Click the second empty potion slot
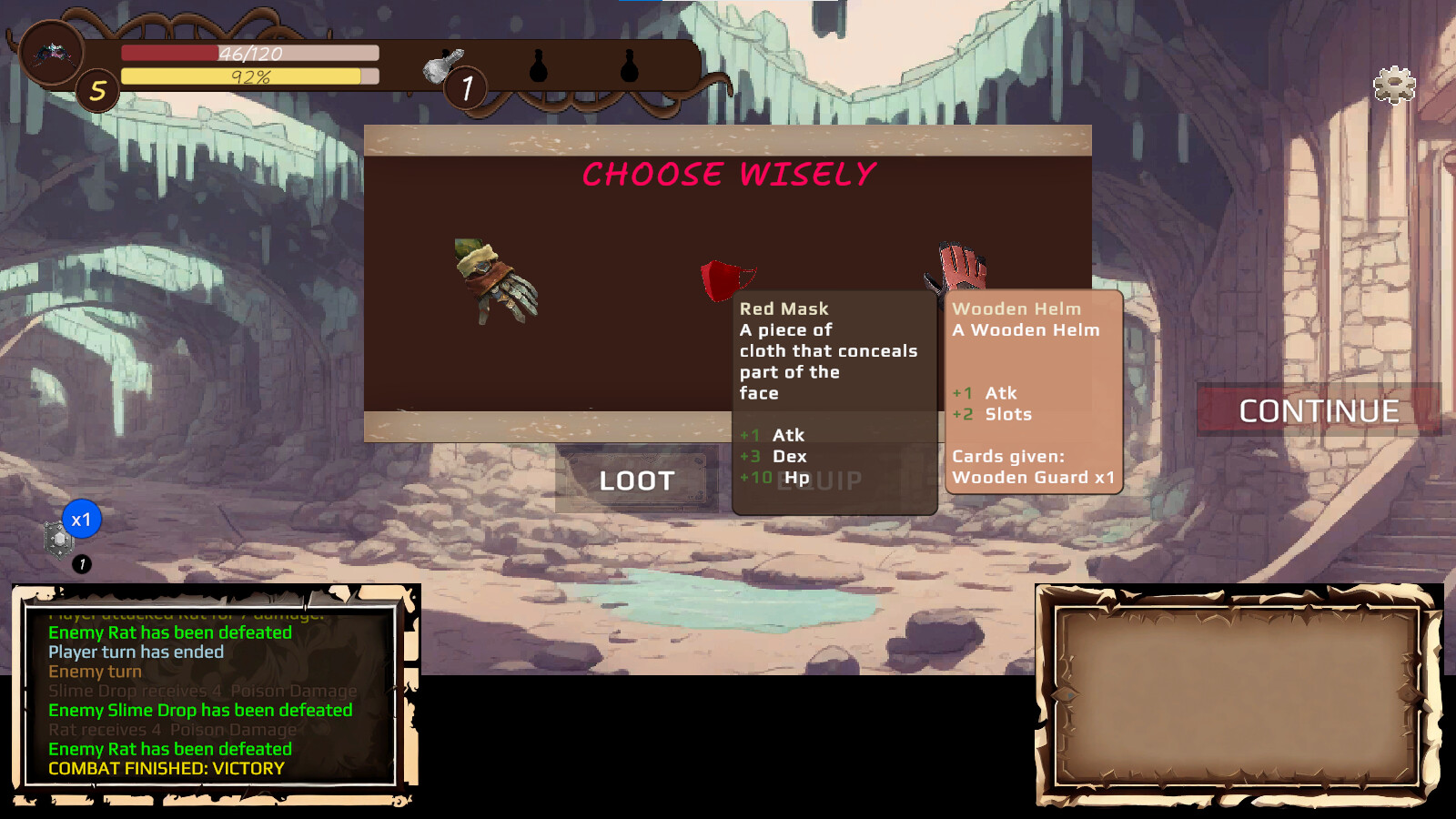1456x819 pixels. tap(630, 64)
